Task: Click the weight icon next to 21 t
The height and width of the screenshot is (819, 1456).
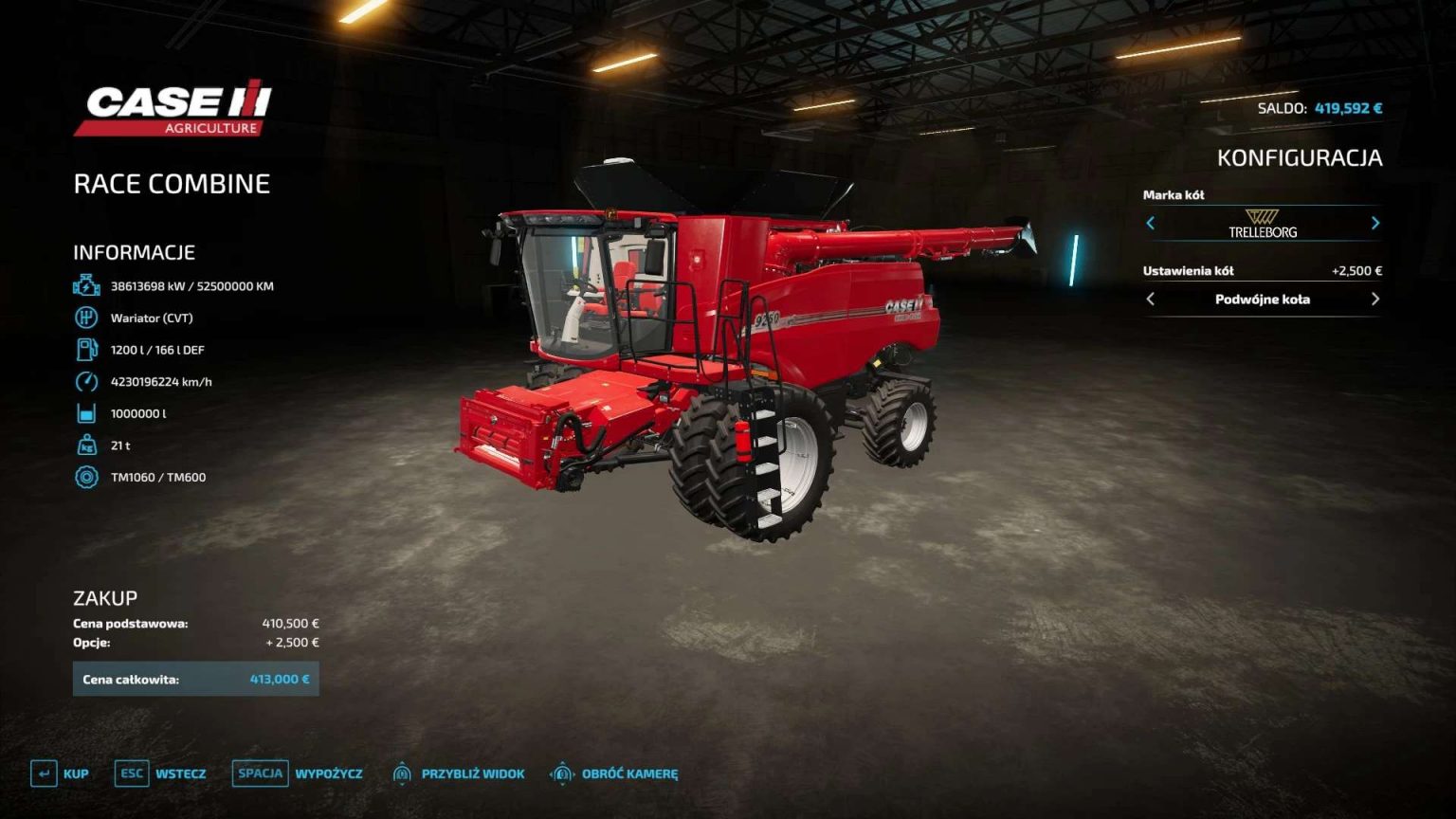Action: point(85,445)
